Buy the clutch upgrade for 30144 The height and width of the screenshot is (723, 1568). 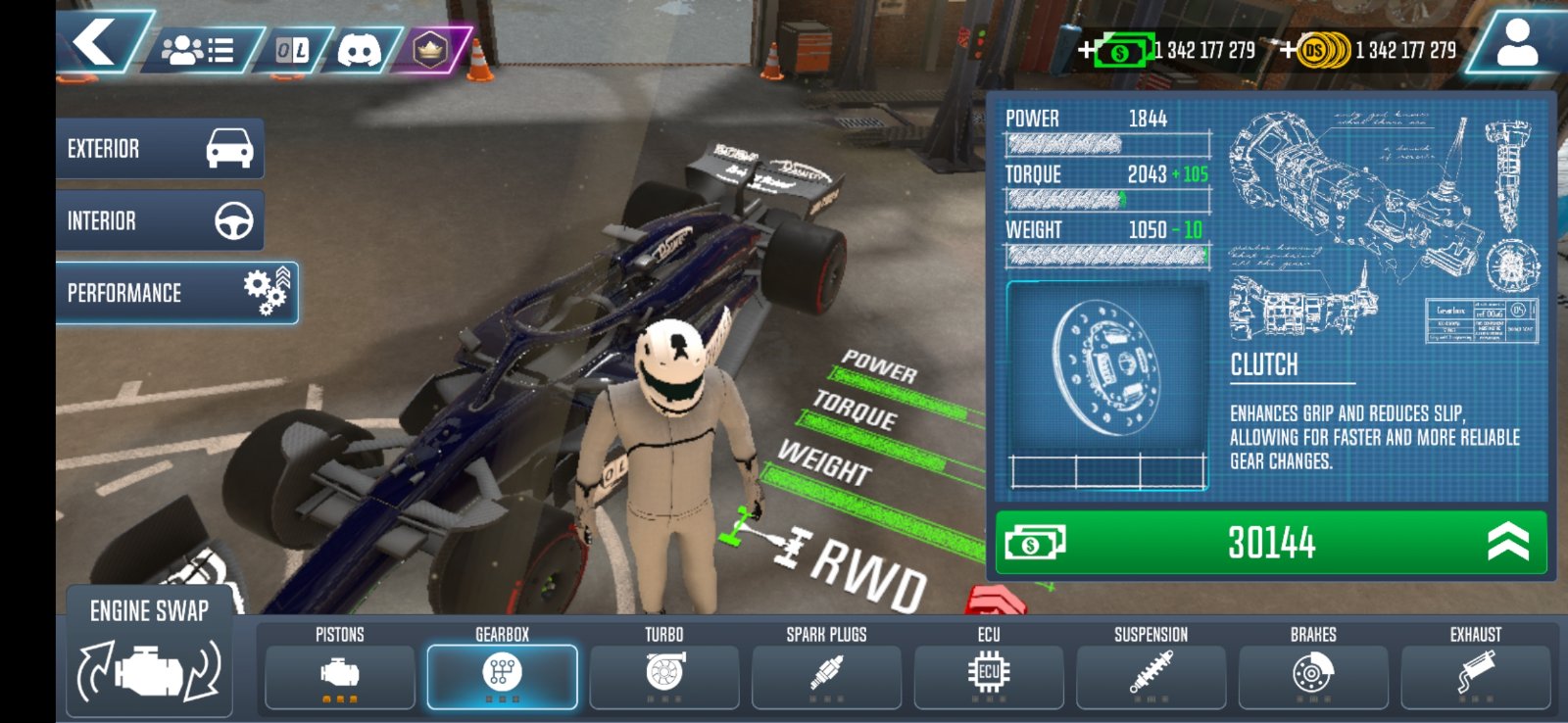point(1270,542)
